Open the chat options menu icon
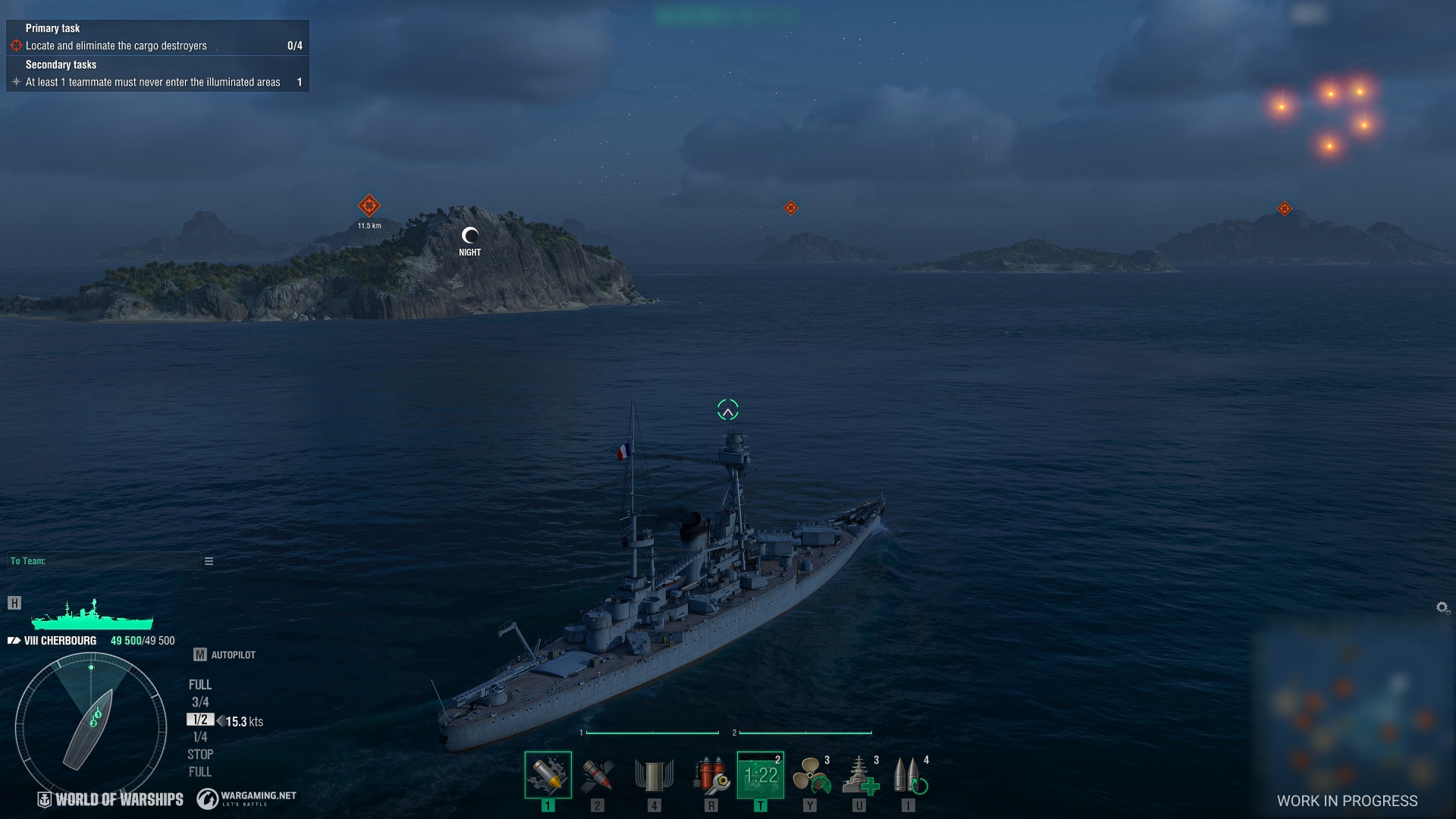1456x819 pixels. coord(209,561)
